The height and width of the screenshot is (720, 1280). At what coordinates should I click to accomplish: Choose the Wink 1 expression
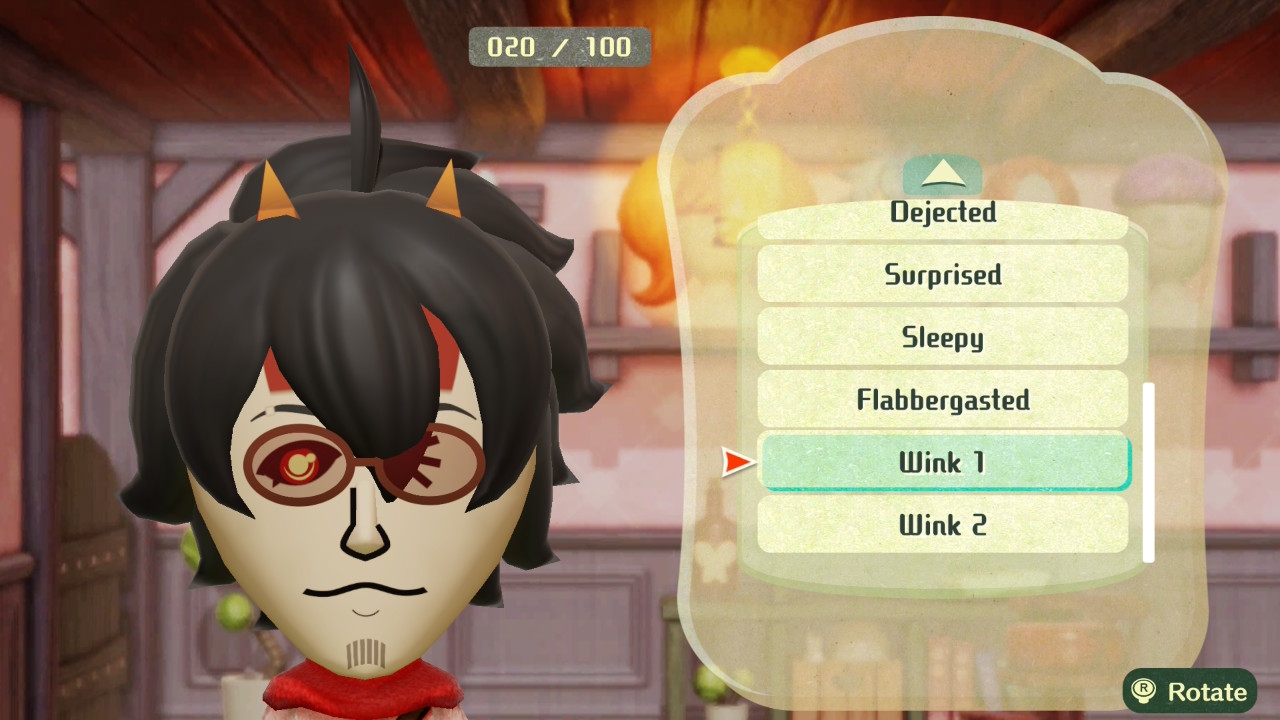tap(944, 462)
